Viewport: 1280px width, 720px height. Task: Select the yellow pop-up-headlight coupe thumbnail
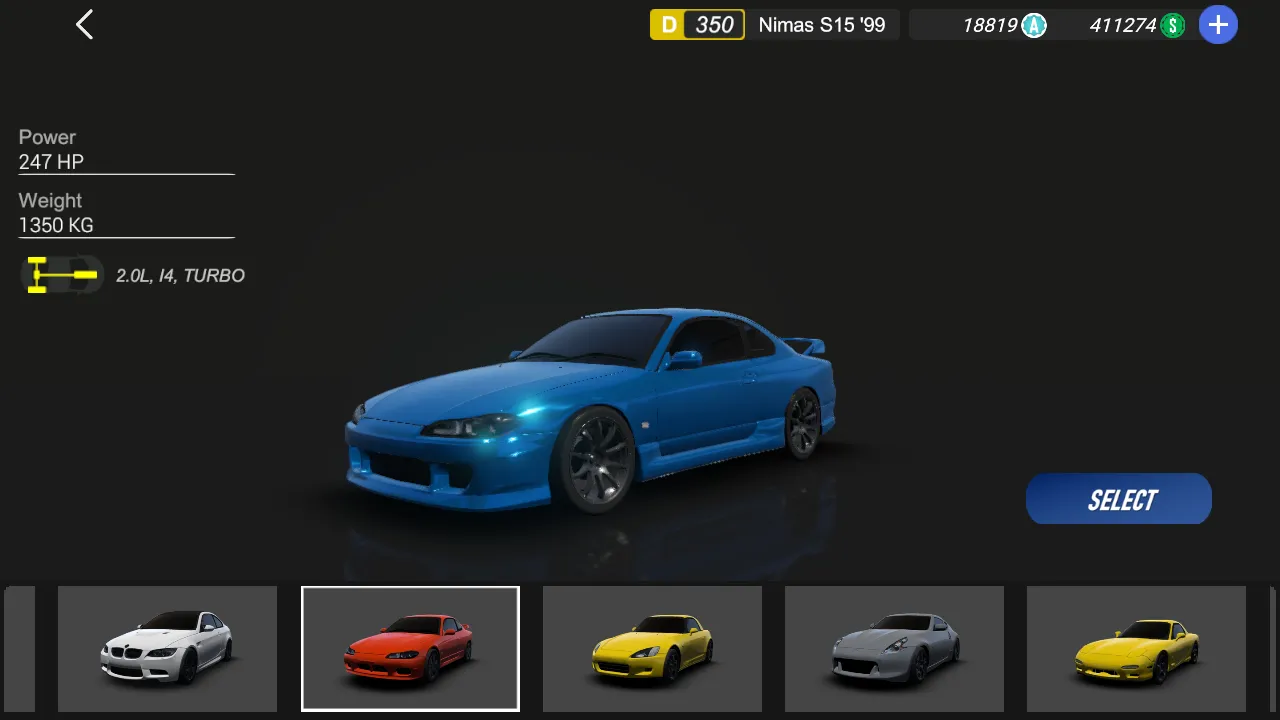click(x=1136, y=648)
